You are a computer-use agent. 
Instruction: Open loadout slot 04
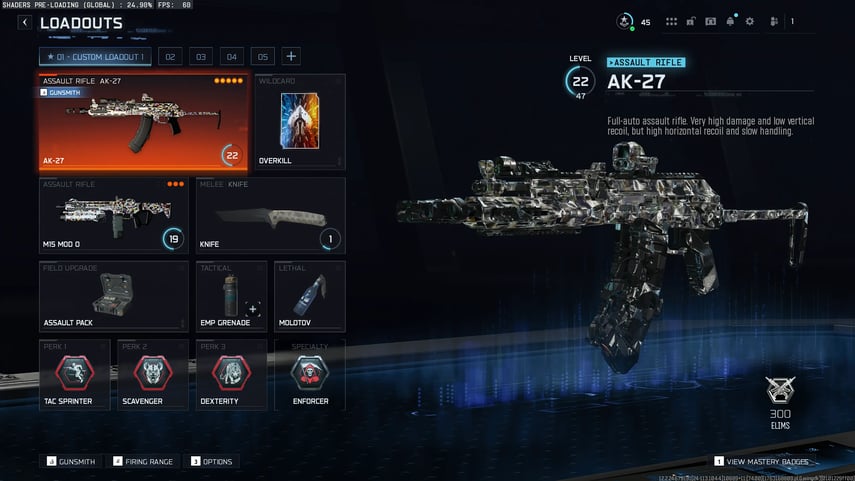[x=231, y=57]
